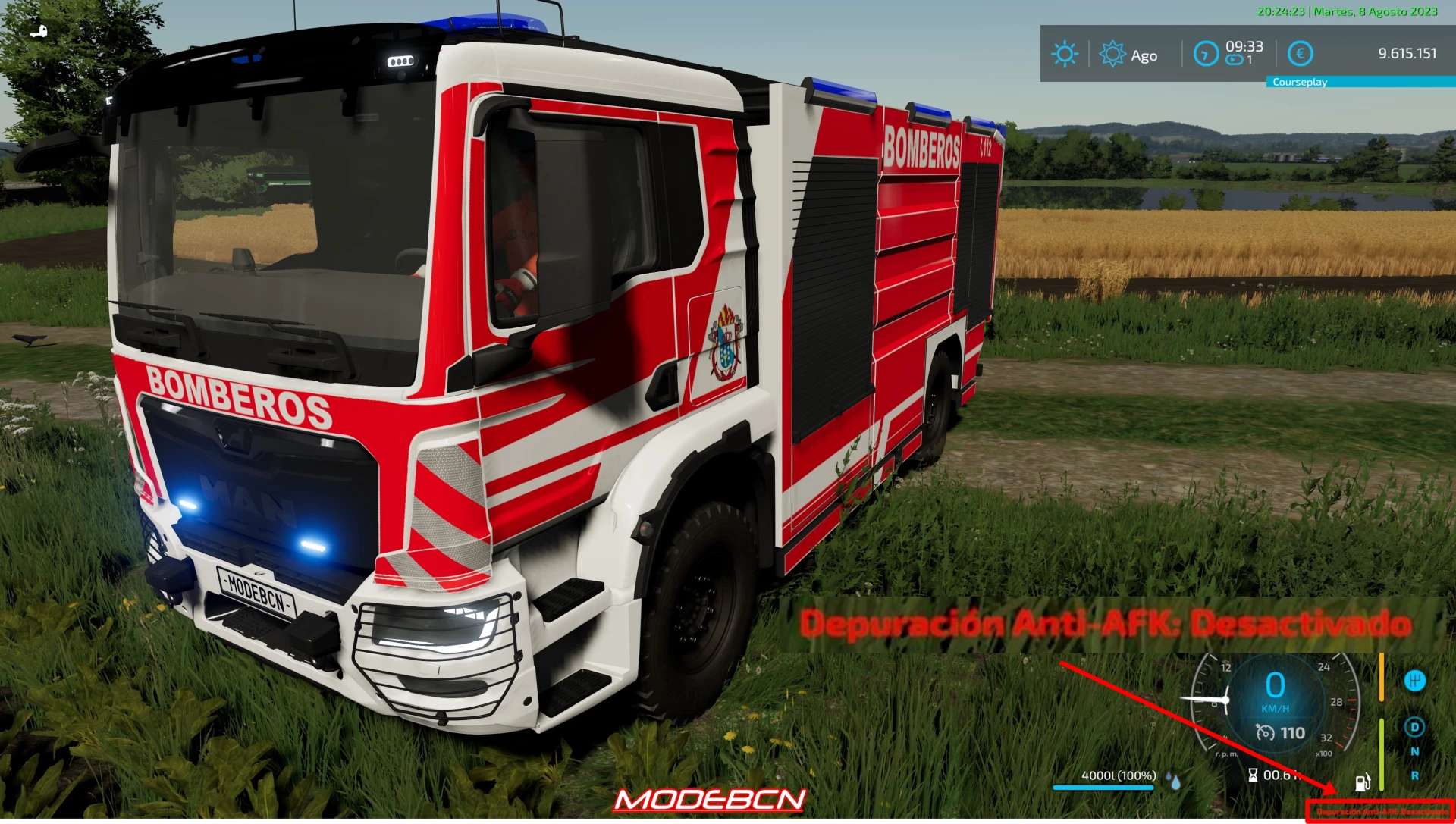Select the D drive gear indicator
Screen dimensions: 1456x824
1414,728
